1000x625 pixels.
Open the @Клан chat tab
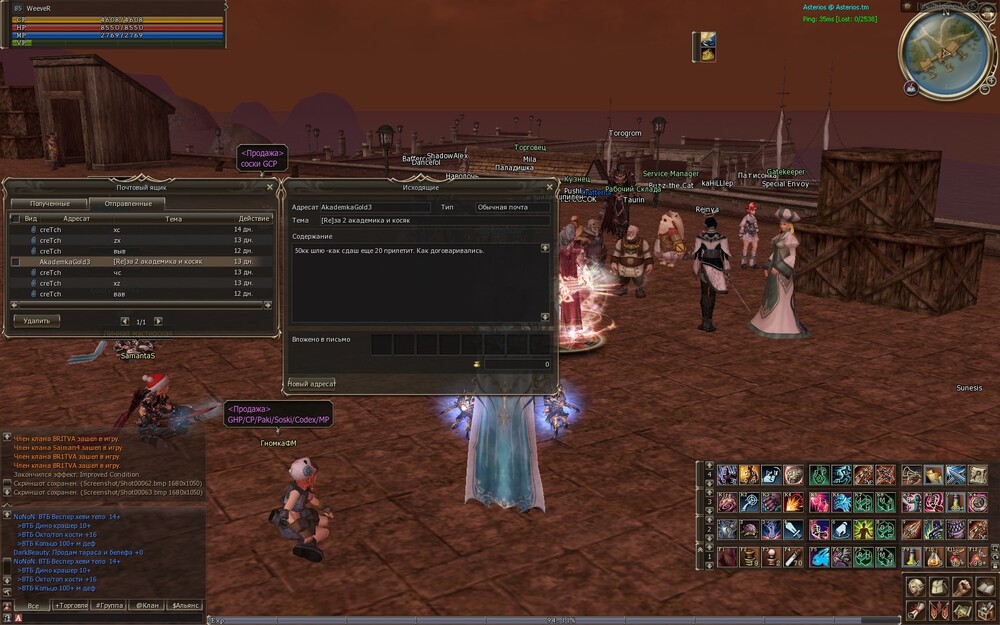pos(147,605)
